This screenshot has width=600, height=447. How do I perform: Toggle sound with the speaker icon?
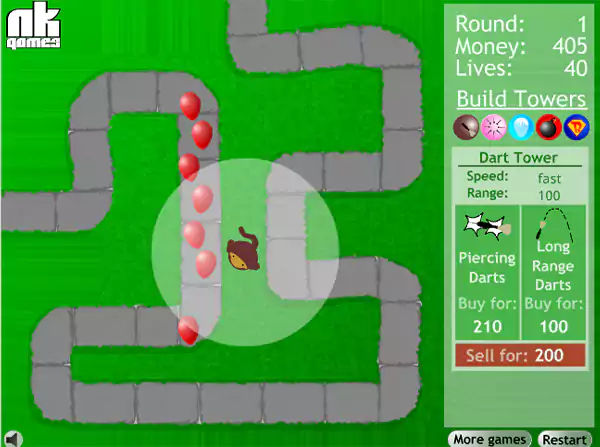point(12,437)
